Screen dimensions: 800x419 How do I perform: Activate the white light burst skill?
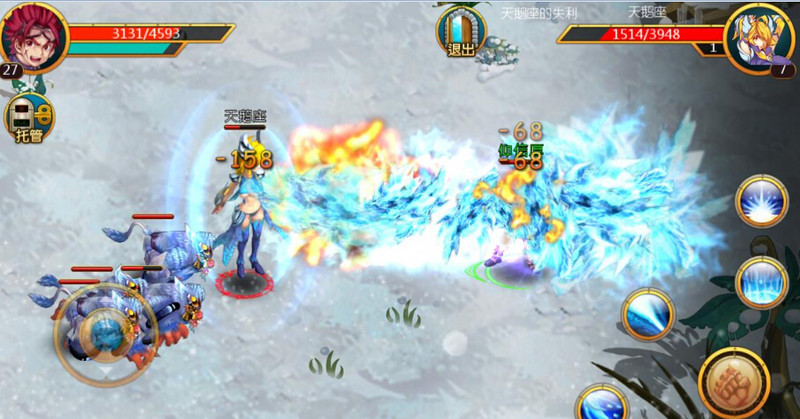762,200
